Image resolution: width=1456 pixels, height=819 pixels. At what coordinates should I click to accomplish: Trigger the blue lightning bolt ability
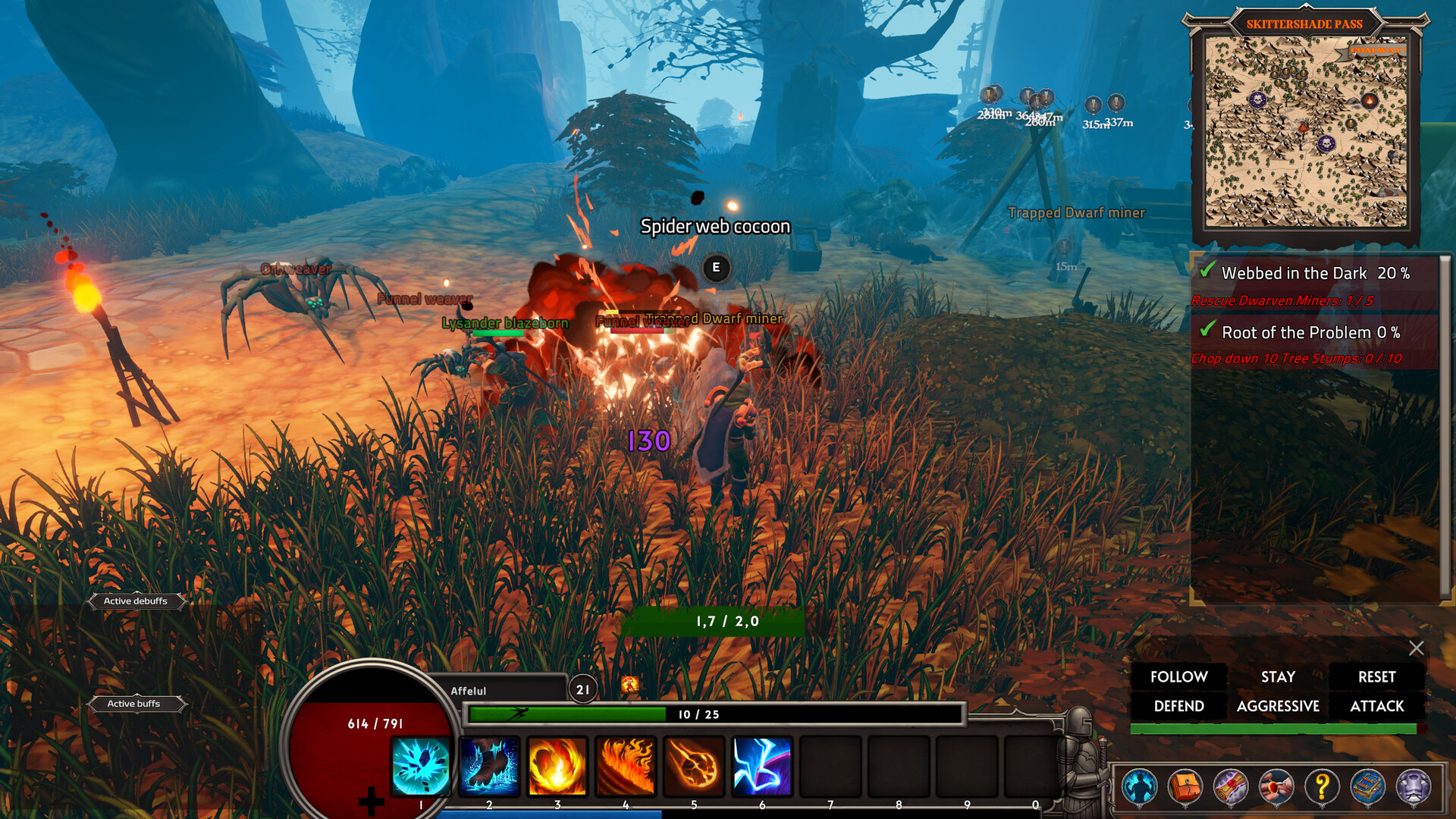[x=762, y=766]
